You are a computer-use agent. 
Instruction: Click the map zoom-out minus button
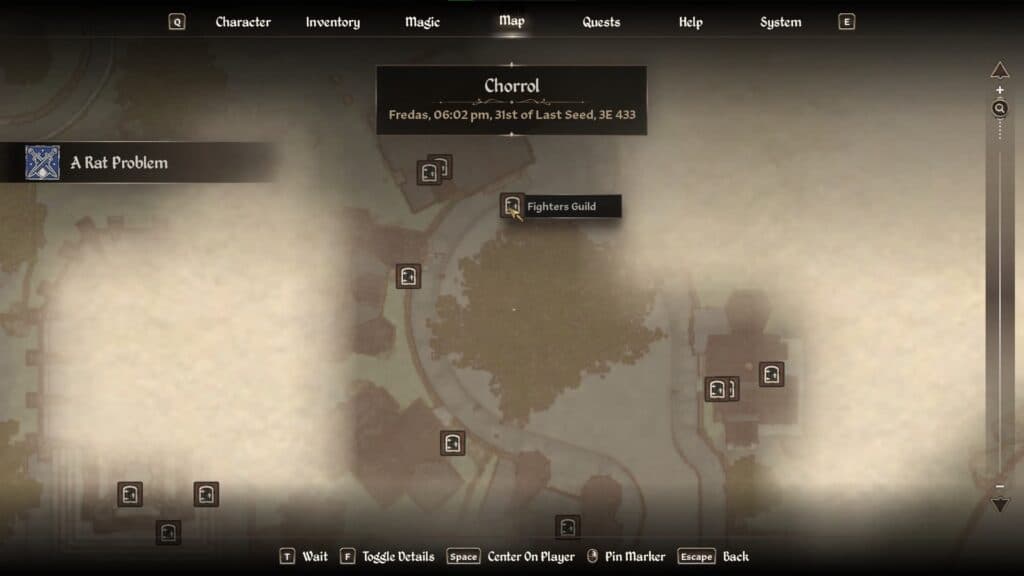coord(1000,487)
